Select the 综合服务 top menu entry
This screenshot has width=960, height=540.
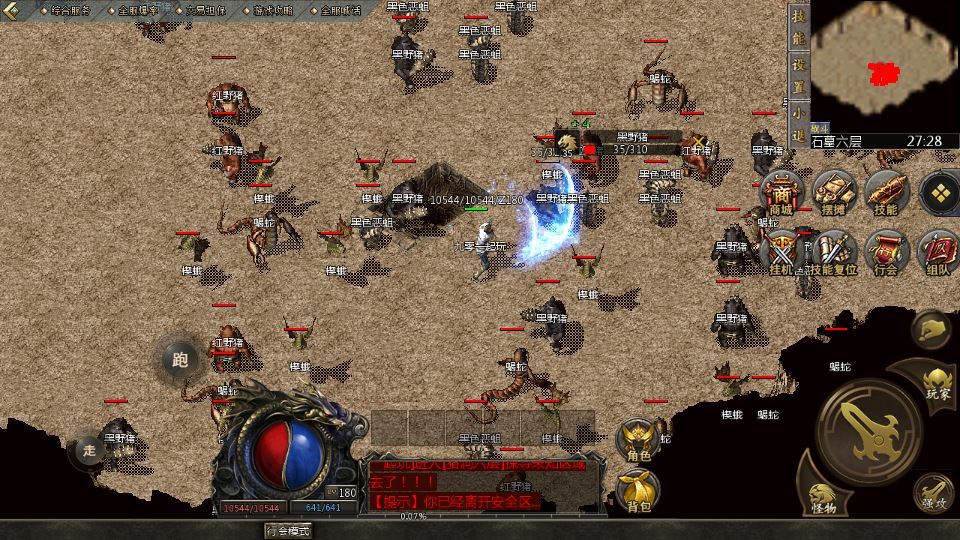(x=69, y=9)
